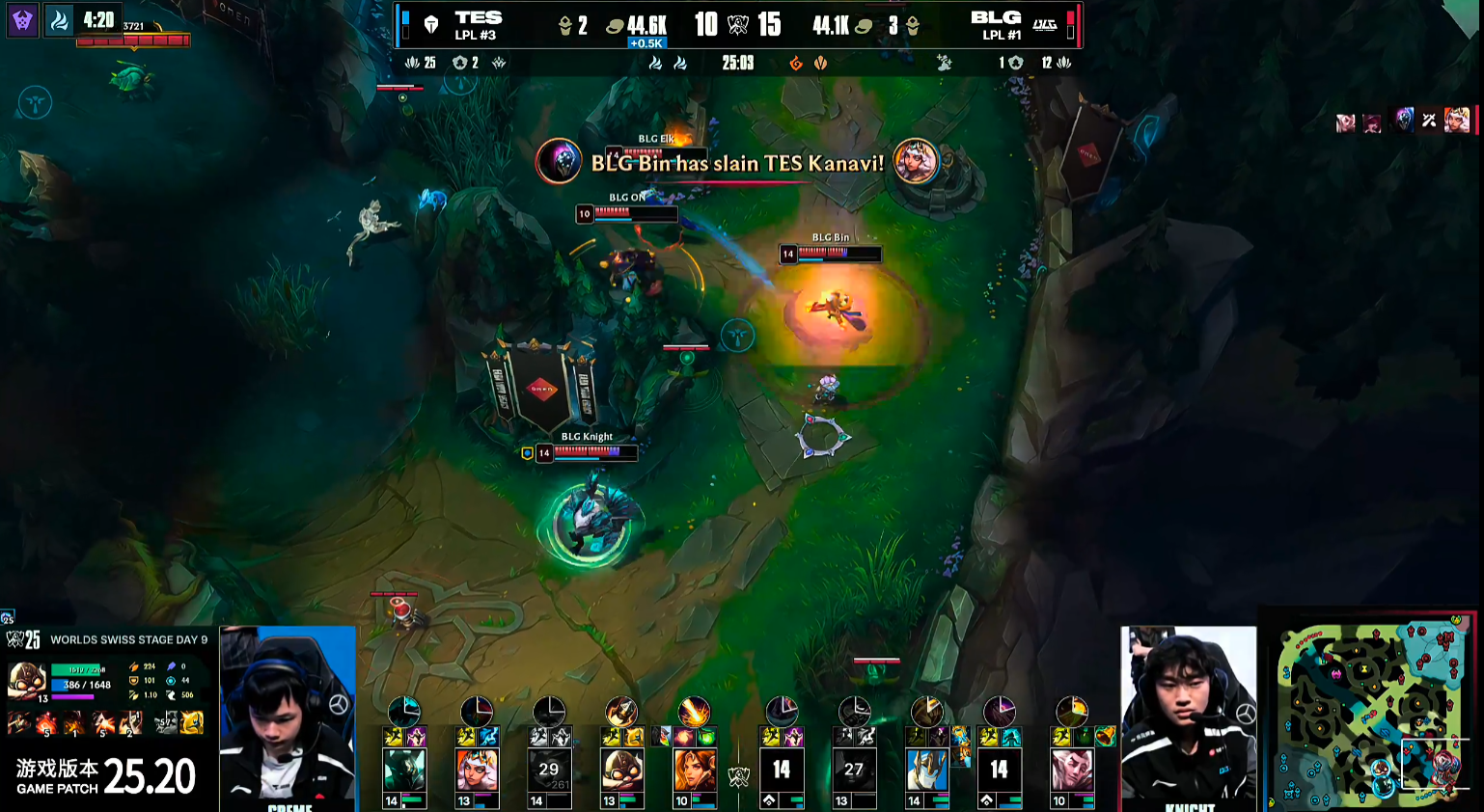Click the dead champion's 29 respawn timer portrait
This screenshot has width=1484, height=812.
pyautogui.click(x=549, y=771)
